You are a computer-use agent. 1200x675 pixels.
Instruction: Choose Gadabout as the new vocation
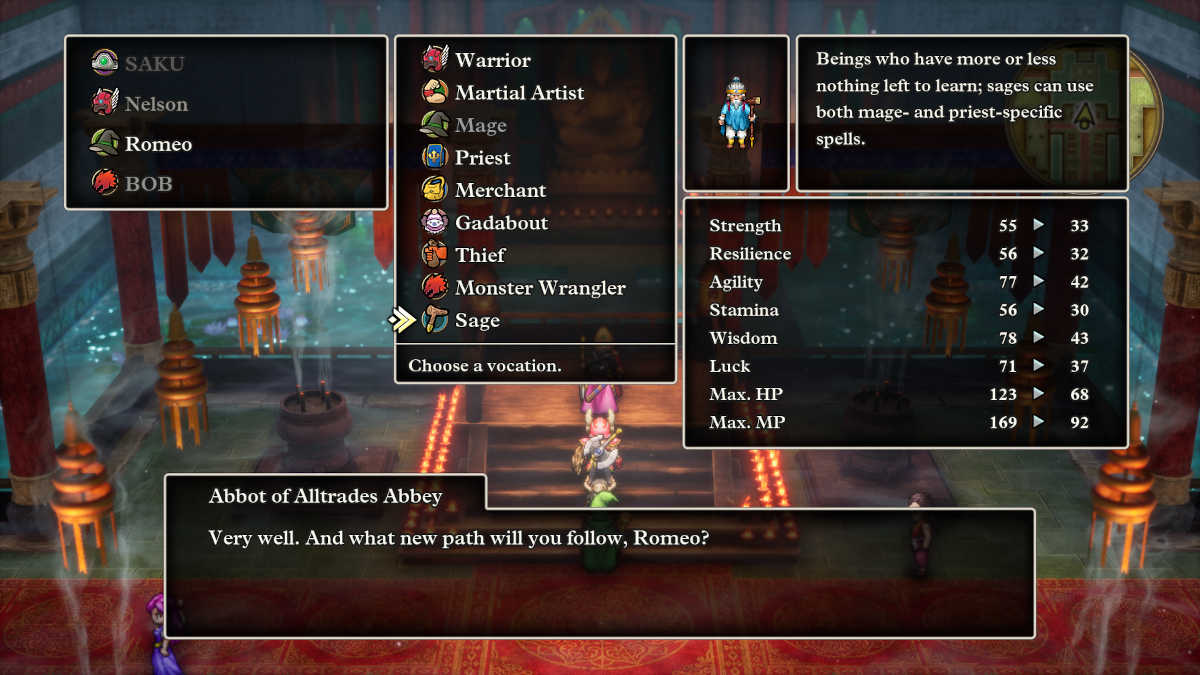pyautogui.click(x=502, y=223)
